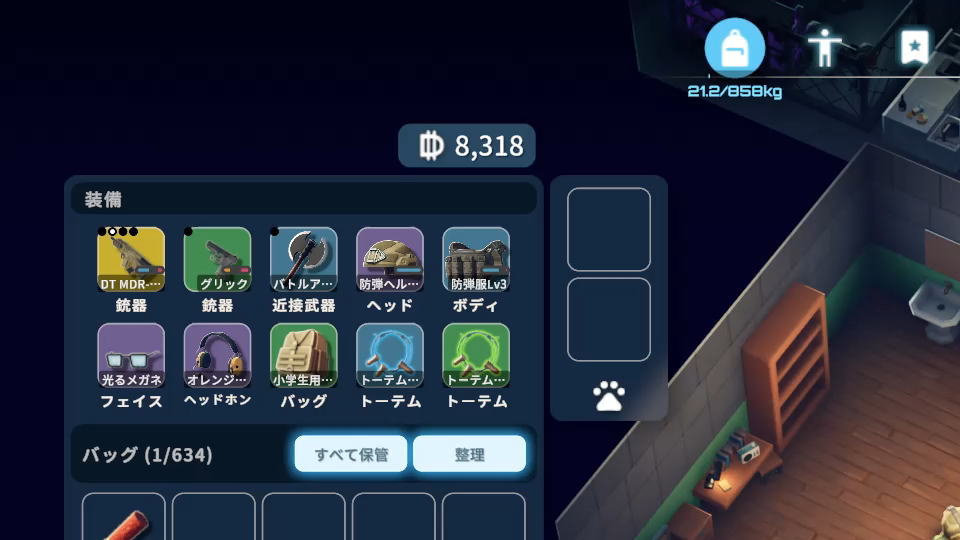Select the Lv3 body armor slot

tap(476, 260)
